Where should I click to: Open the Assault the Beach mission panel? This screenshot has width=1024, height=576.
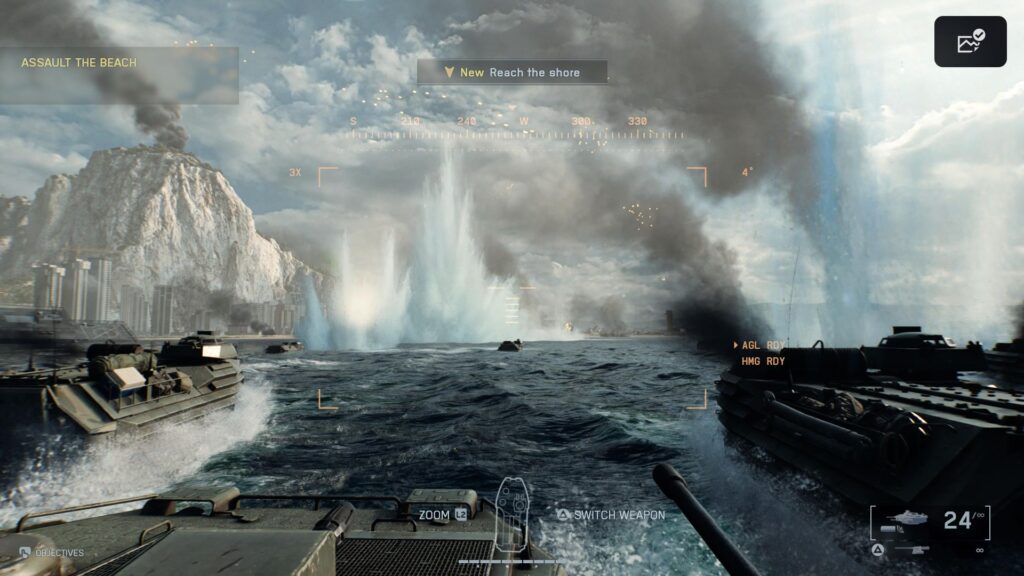pos(119,75)
